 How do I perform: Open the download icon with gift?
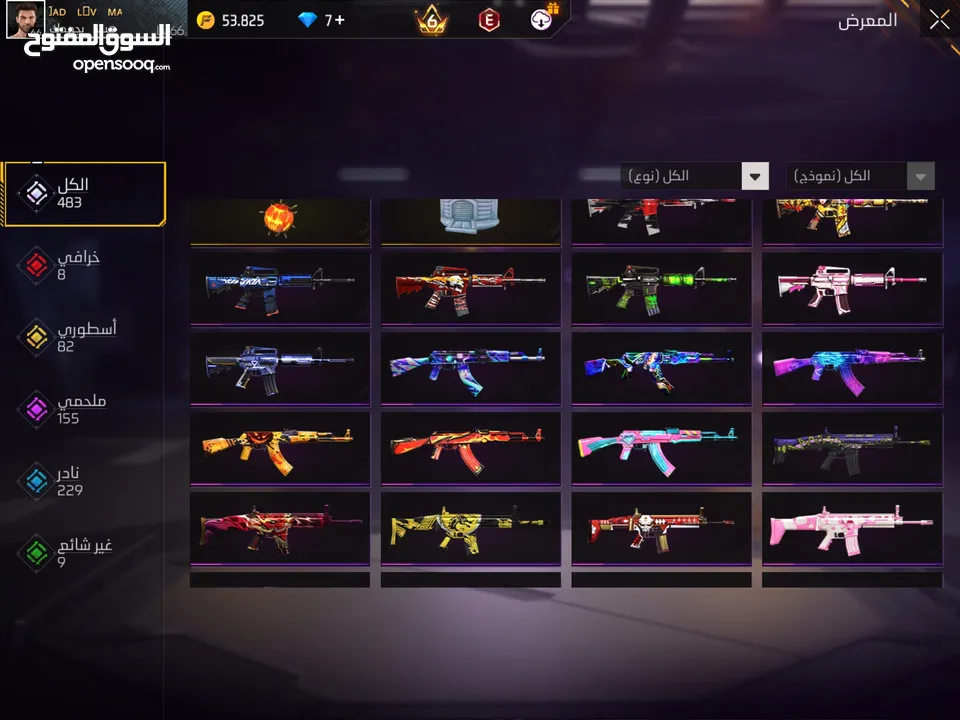coord(544,18)
